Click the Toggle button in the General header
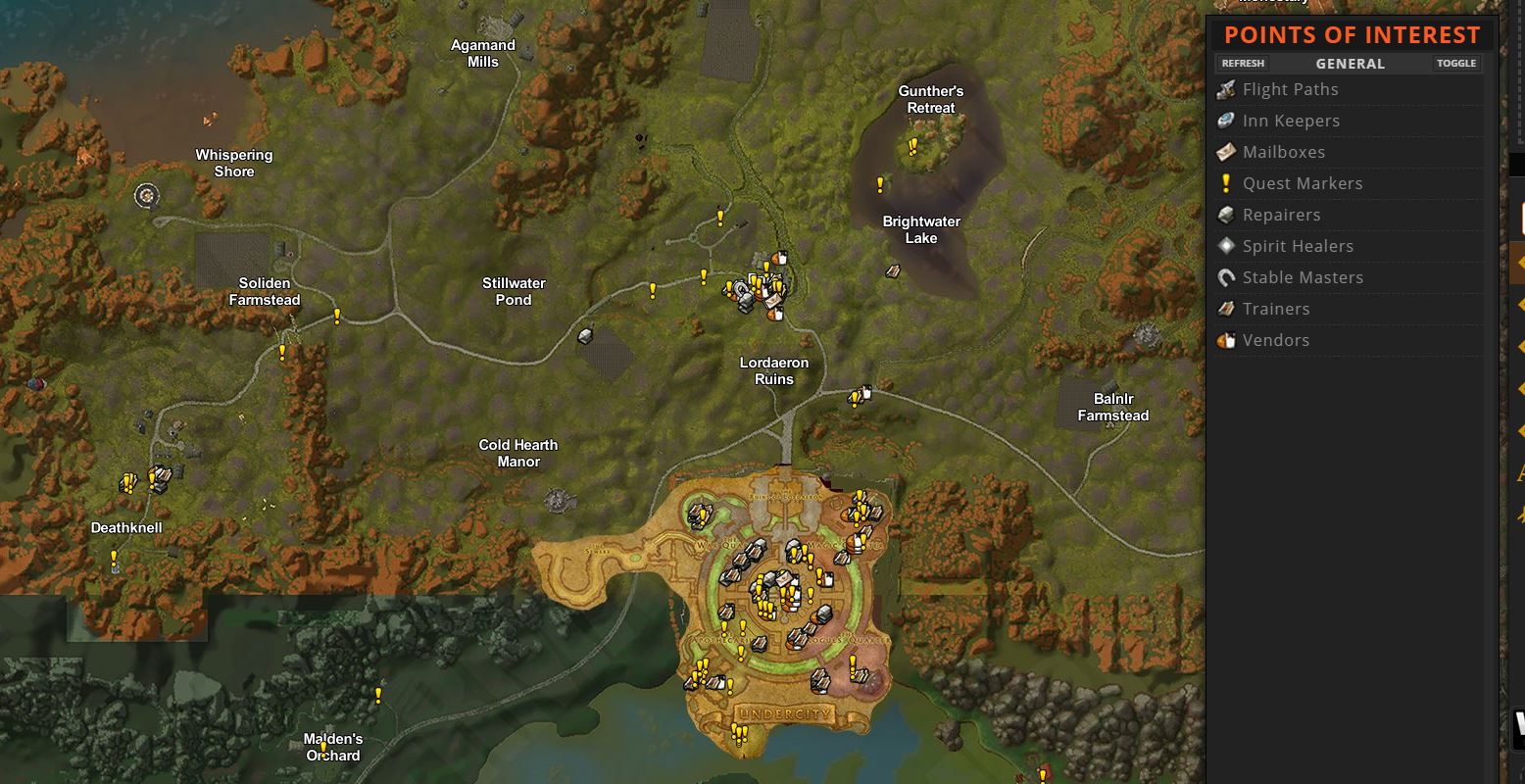 click(x=1455, y=64)
